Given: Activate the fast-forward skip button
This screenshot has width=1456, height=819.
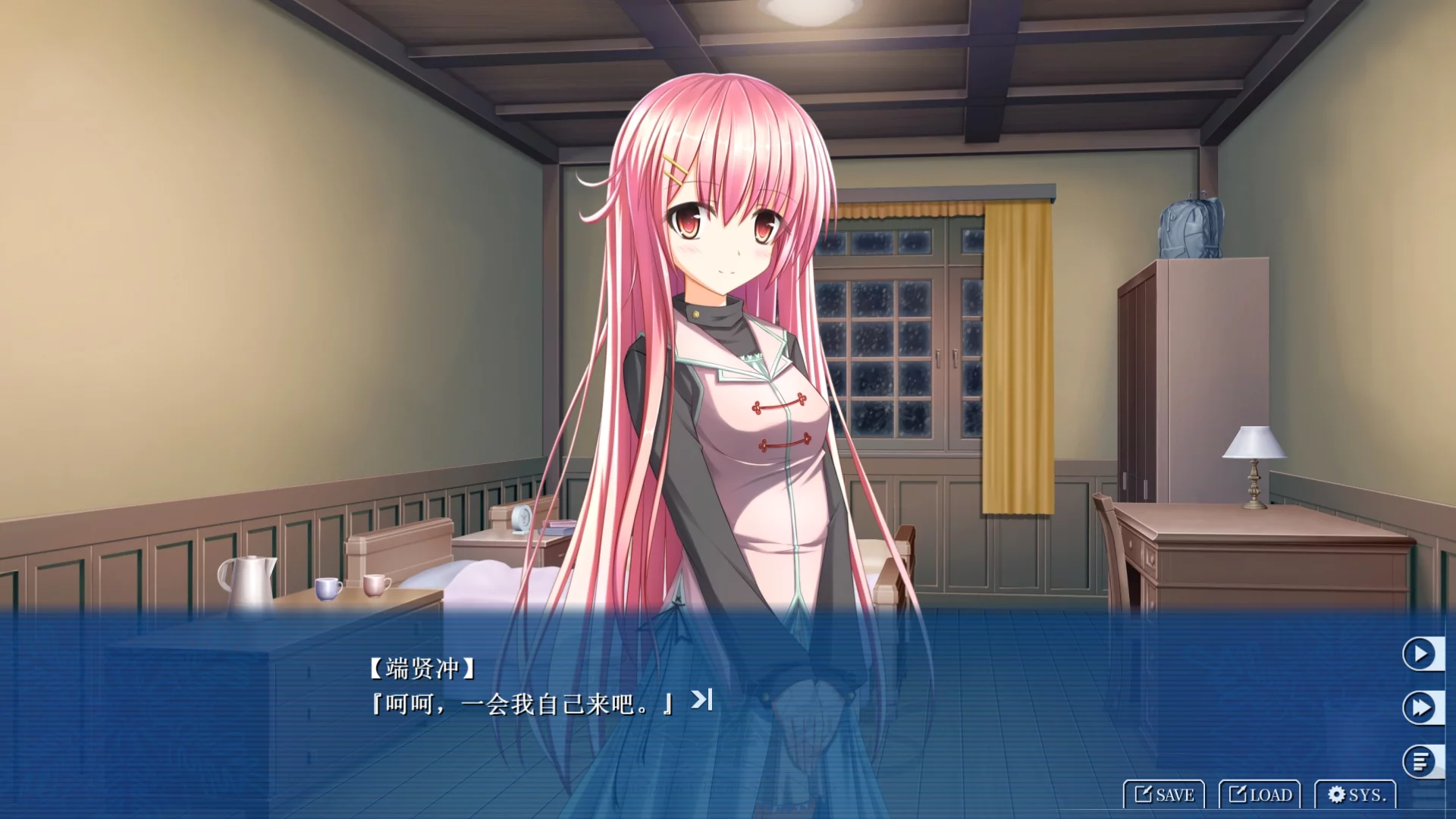Looking at the screenshot, I should point(1420,708).
